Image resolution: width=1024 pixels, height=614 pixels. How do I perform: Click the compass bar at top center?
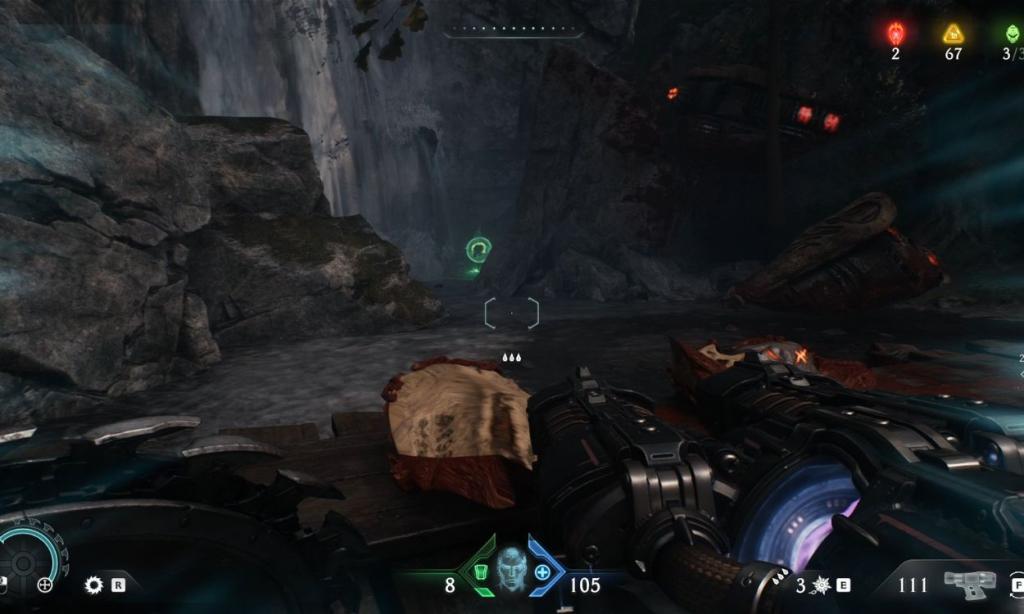coord(512,31)
